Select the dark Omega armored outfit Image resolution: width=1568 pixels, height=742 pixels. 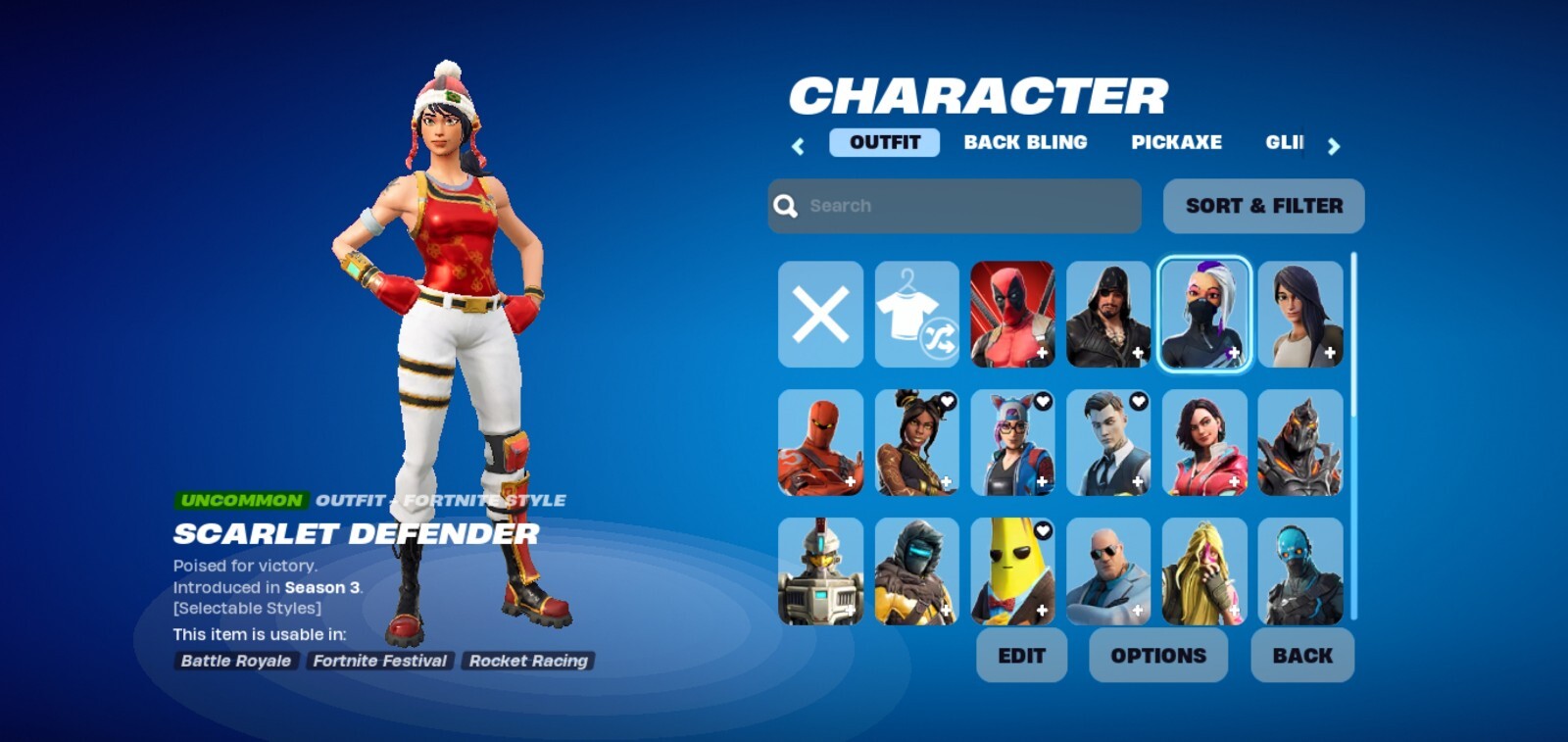[1301, 441]
